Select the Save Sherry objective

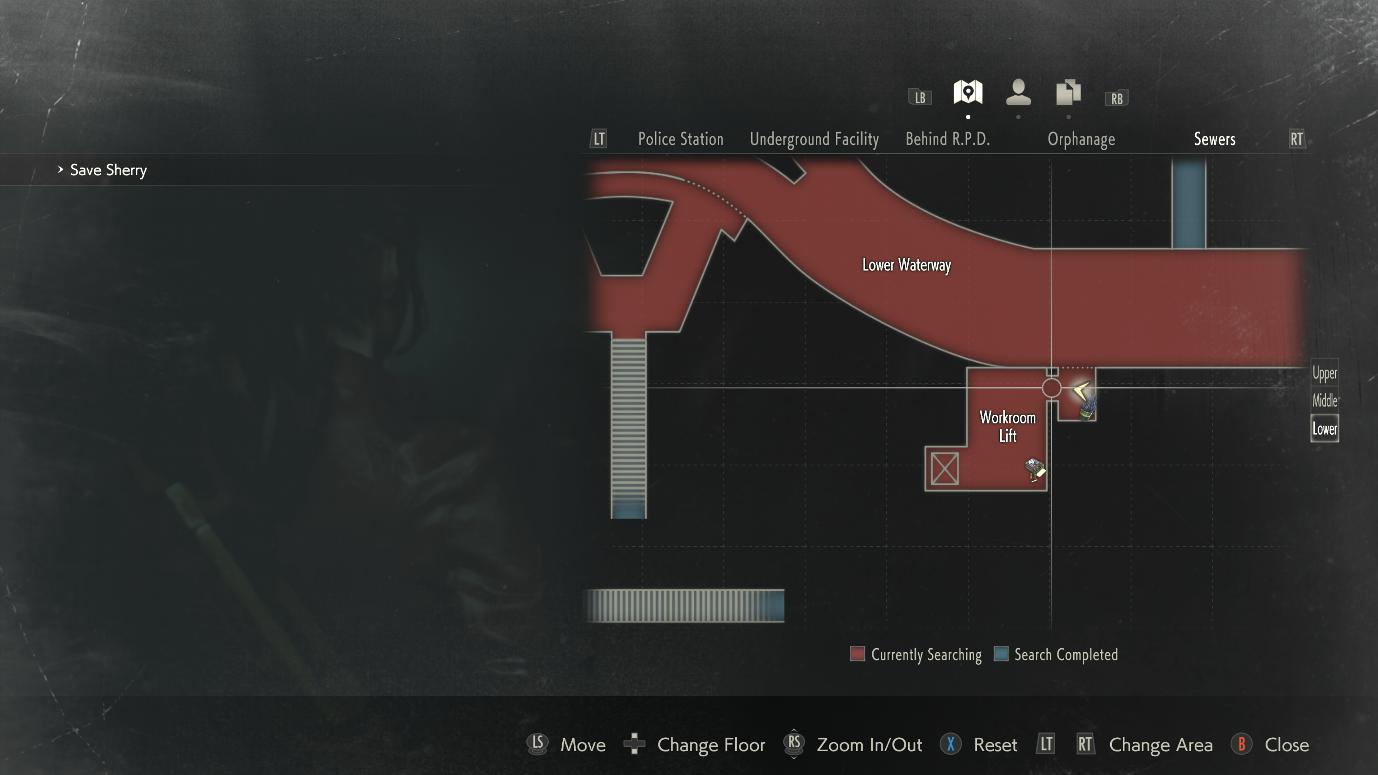click(x=108, y=170)
